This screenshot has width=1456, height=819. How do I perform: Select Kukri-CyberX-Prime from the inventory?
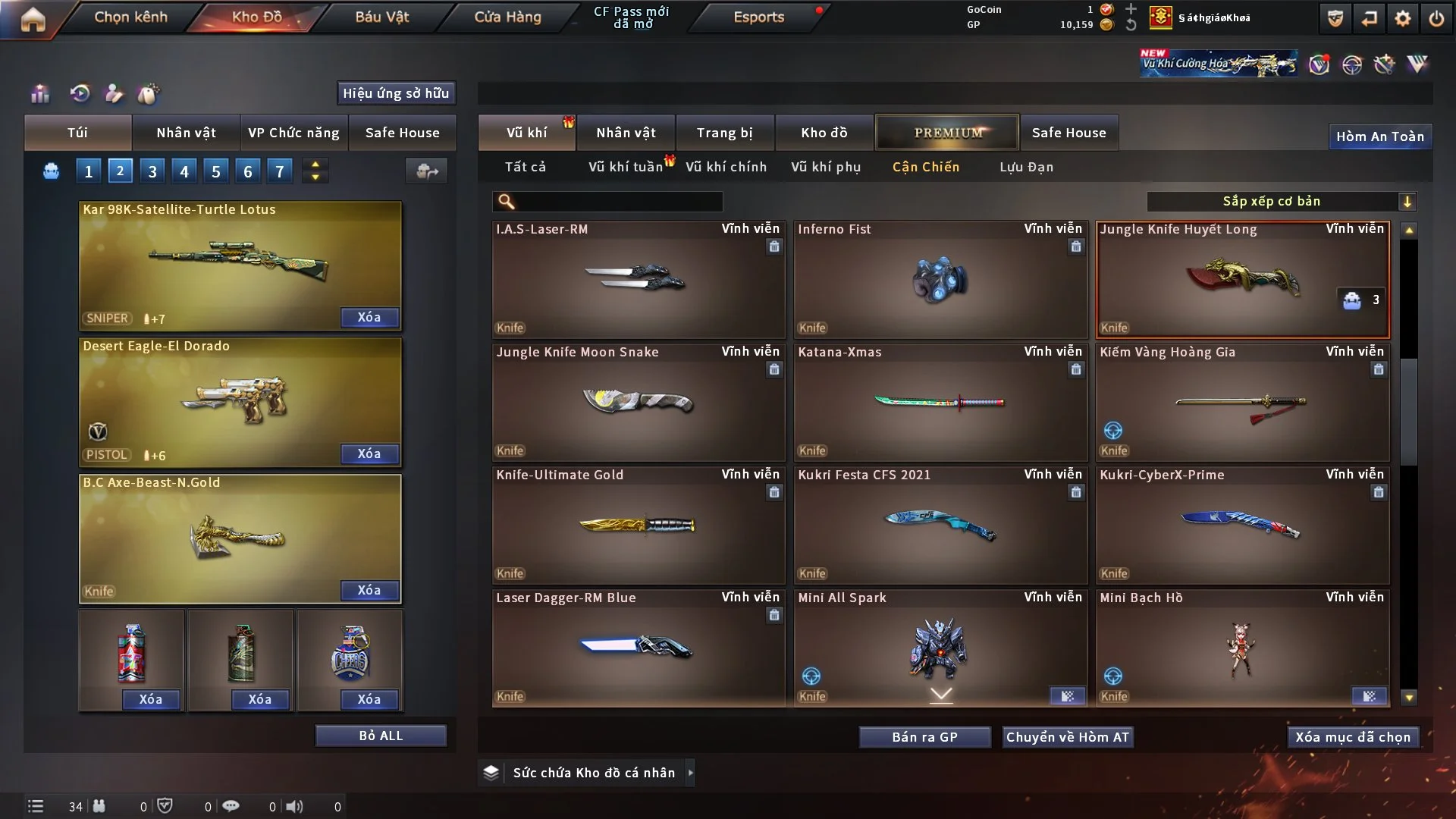click(x=1242, y=526)
